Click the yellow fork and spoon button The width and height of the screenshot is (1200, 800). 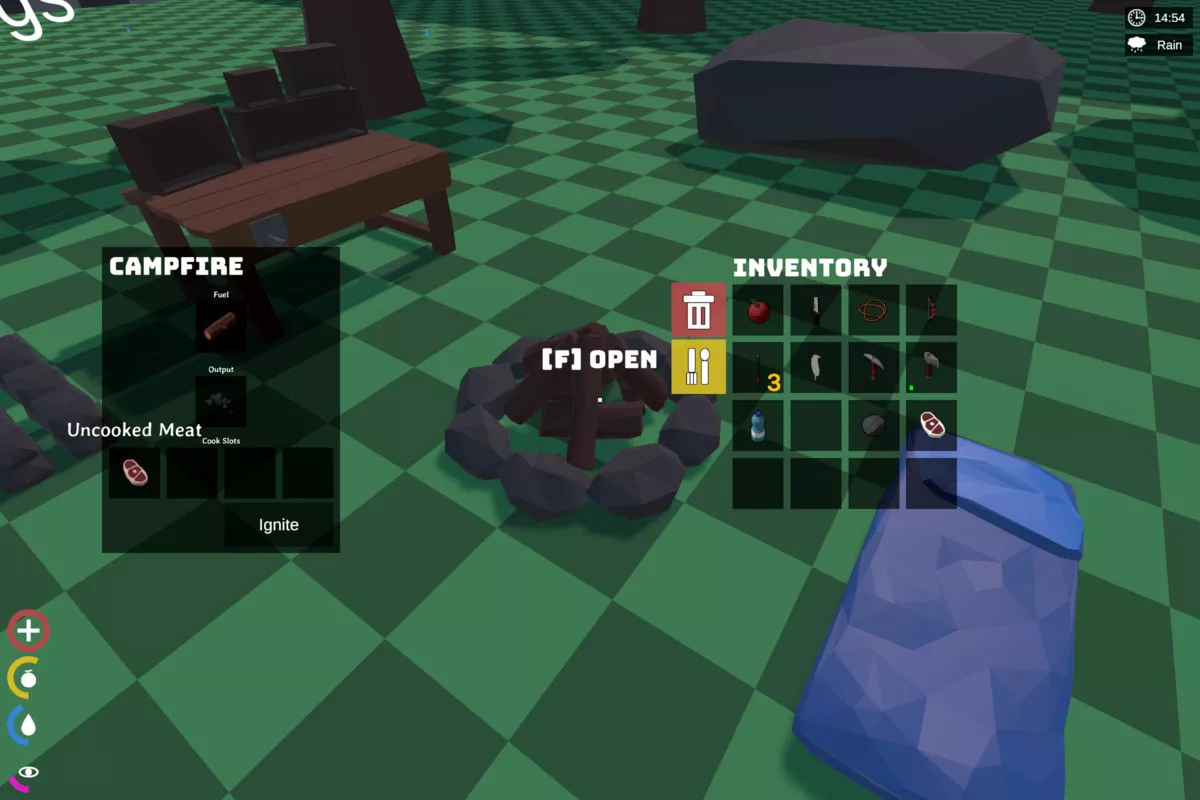tap(699, 367)
